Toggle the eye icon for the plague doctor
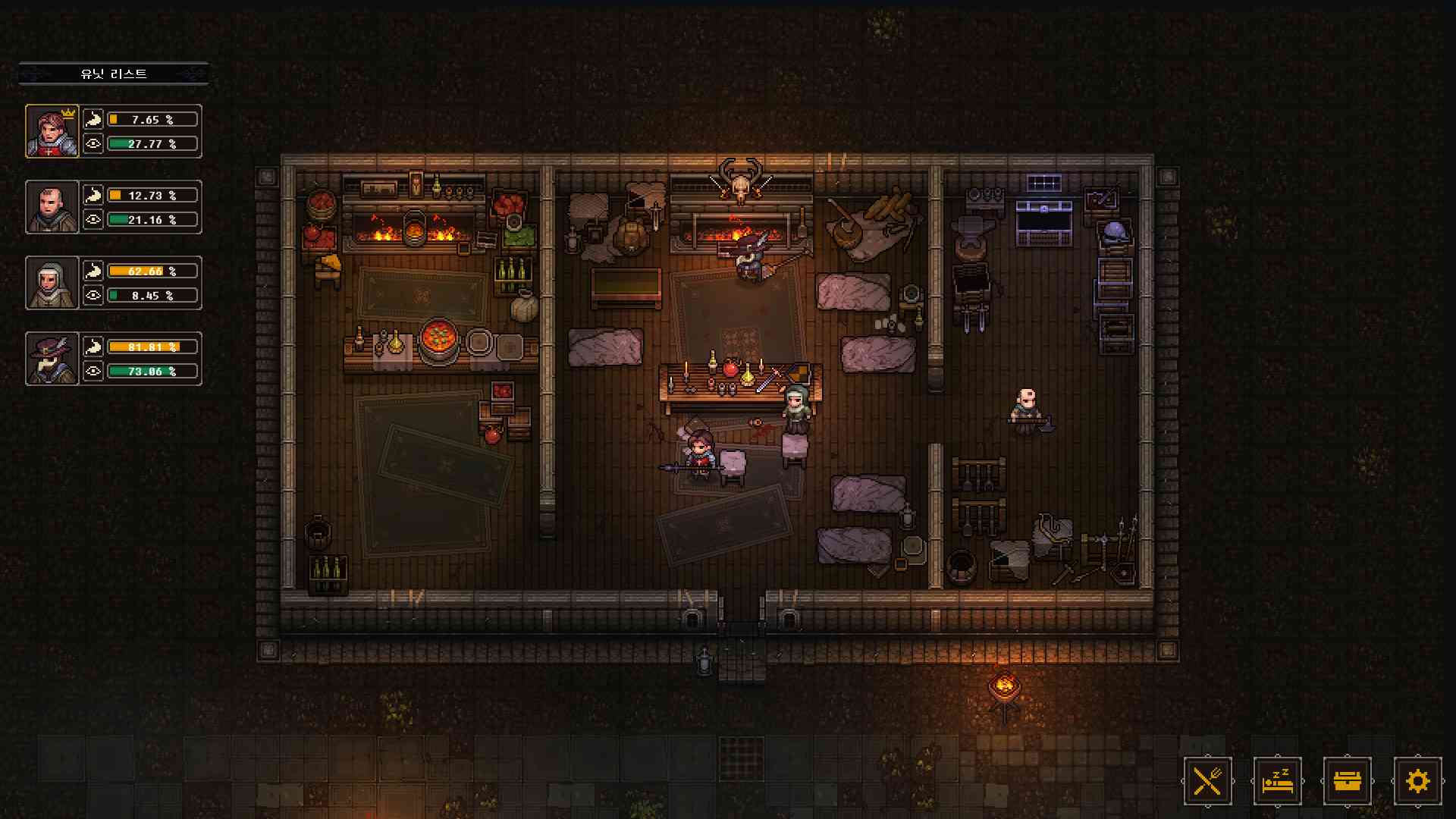 point(93,372)
